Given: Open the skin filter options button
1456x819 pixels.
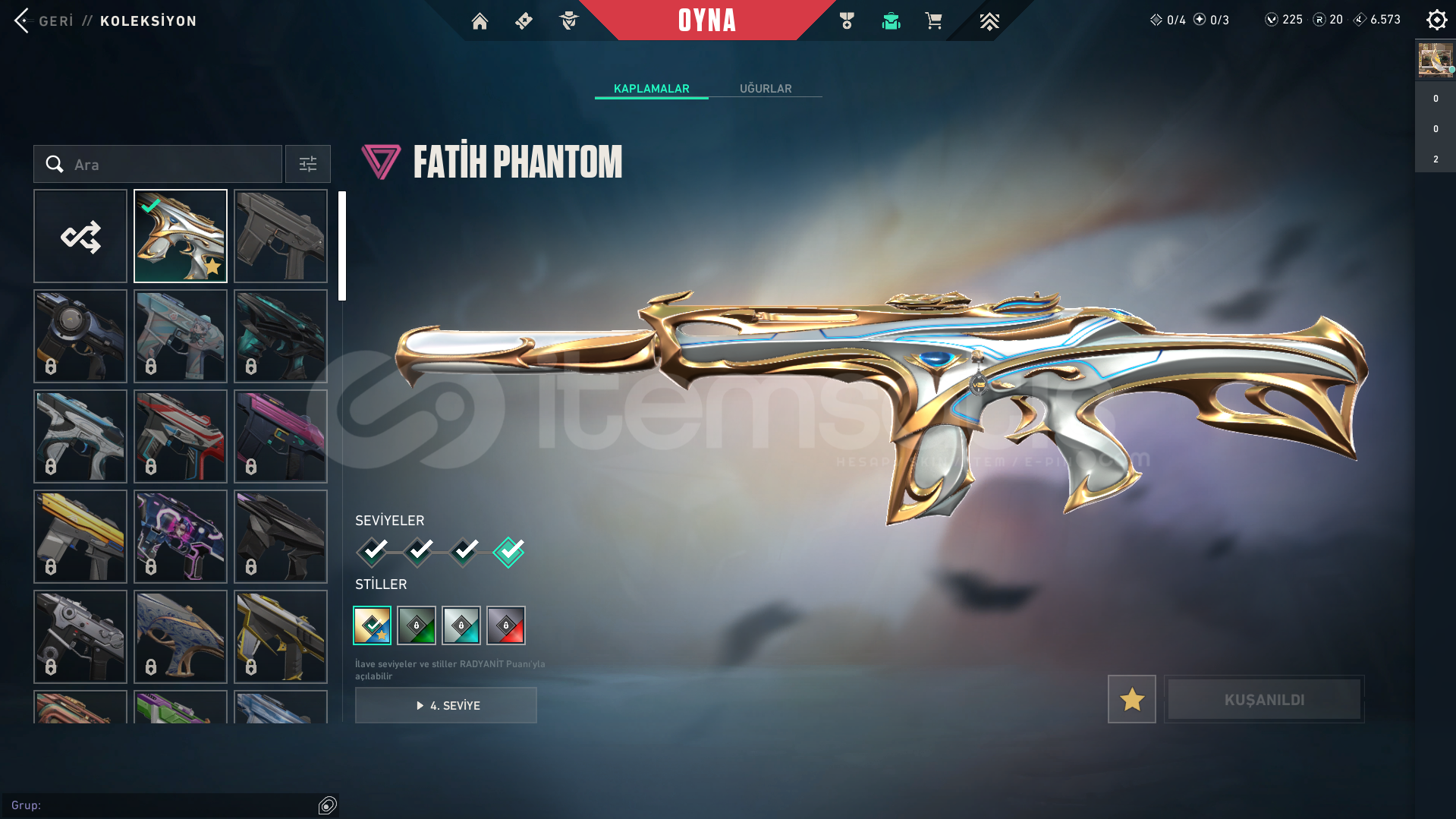Looking at the screenshot, I should point(307,164).
